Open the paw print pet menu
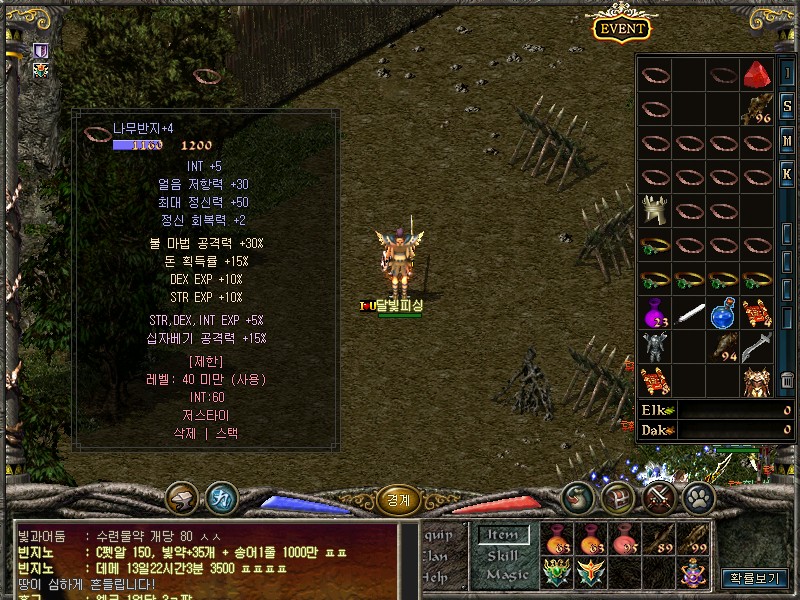The image size is (800, 600). click(698, 497)
